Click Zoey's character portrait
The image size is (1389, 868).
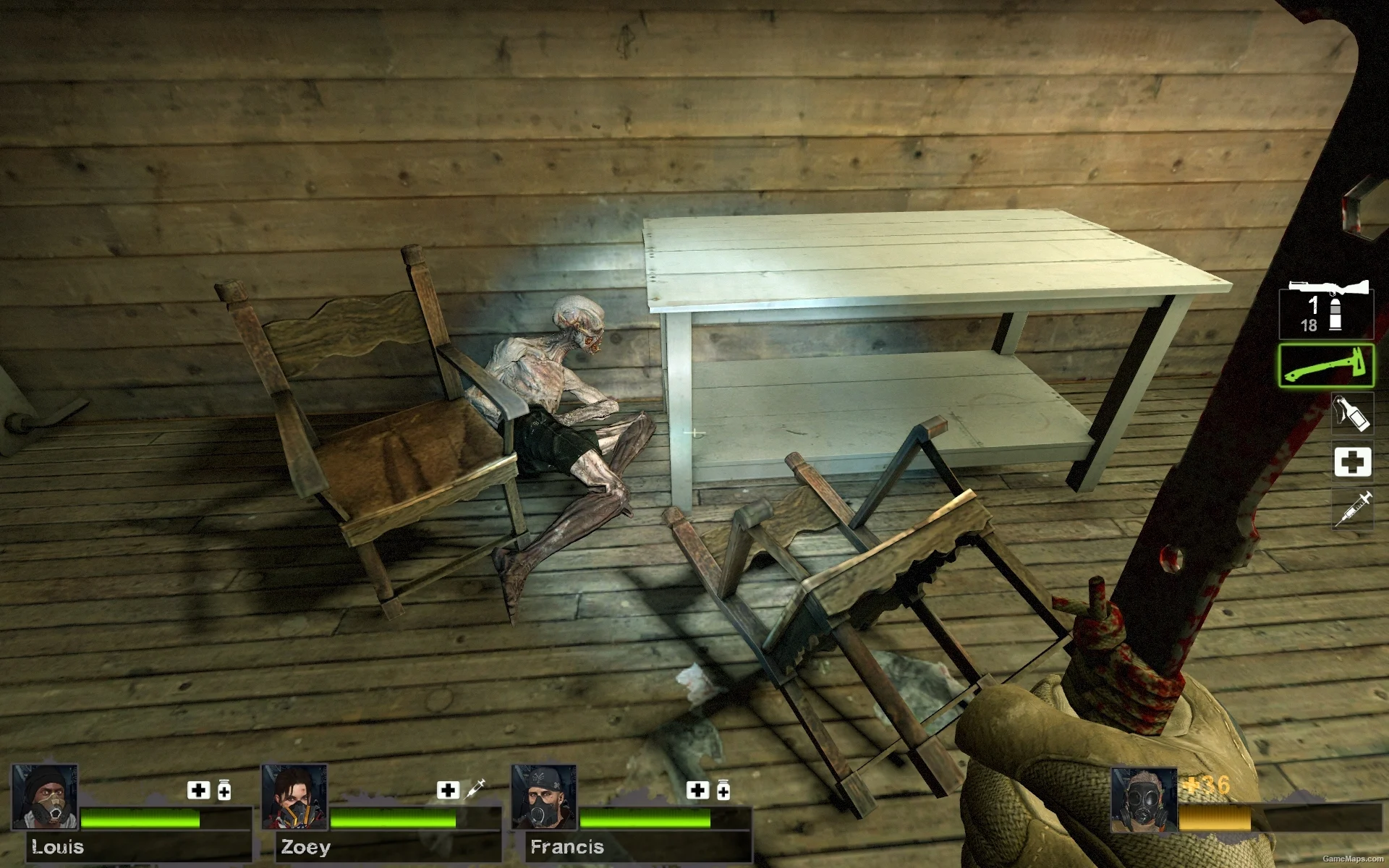[x=294, y=796]
